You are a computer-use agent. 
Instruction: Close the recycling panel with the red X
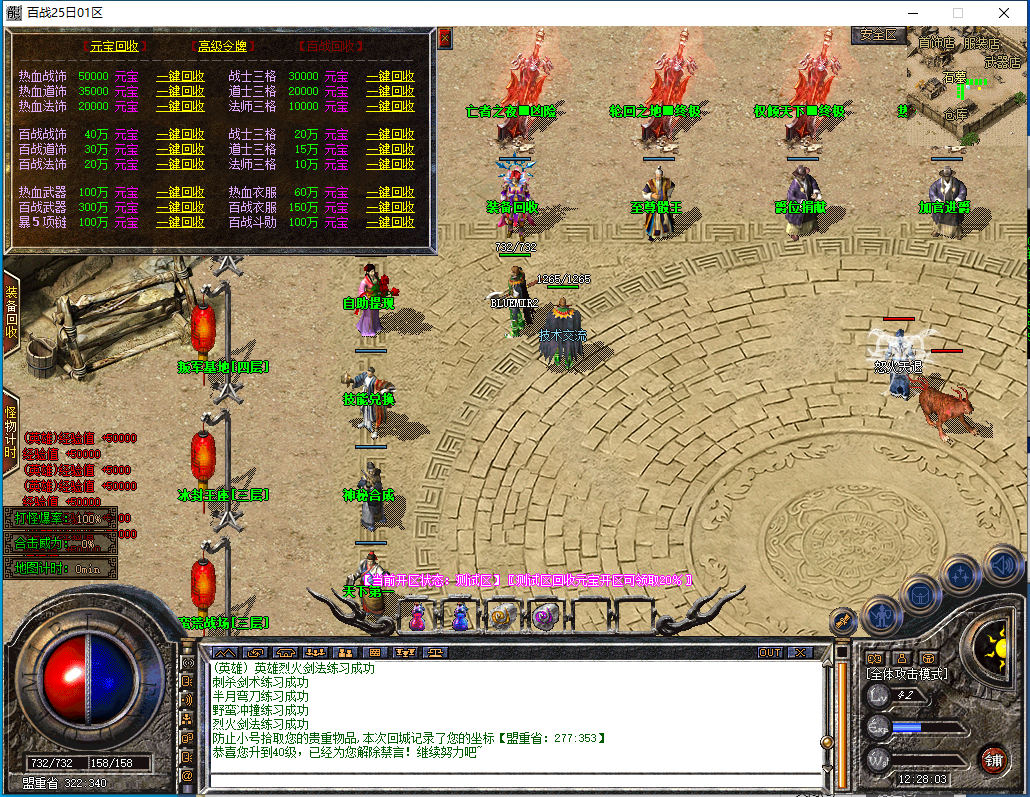(445, 38)
